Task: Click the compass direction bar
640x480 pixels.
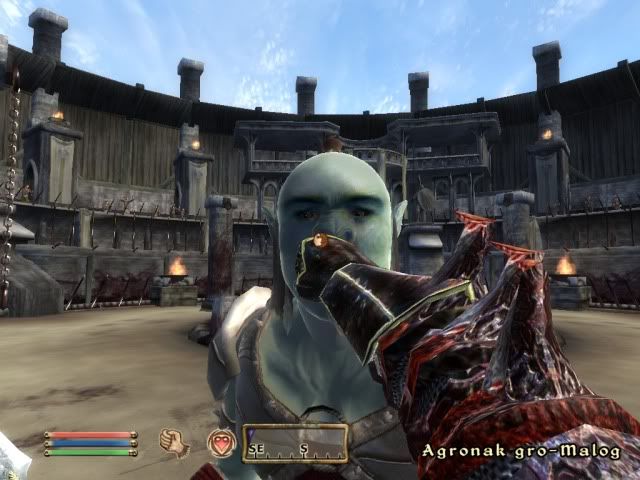Action: point(295,443)
